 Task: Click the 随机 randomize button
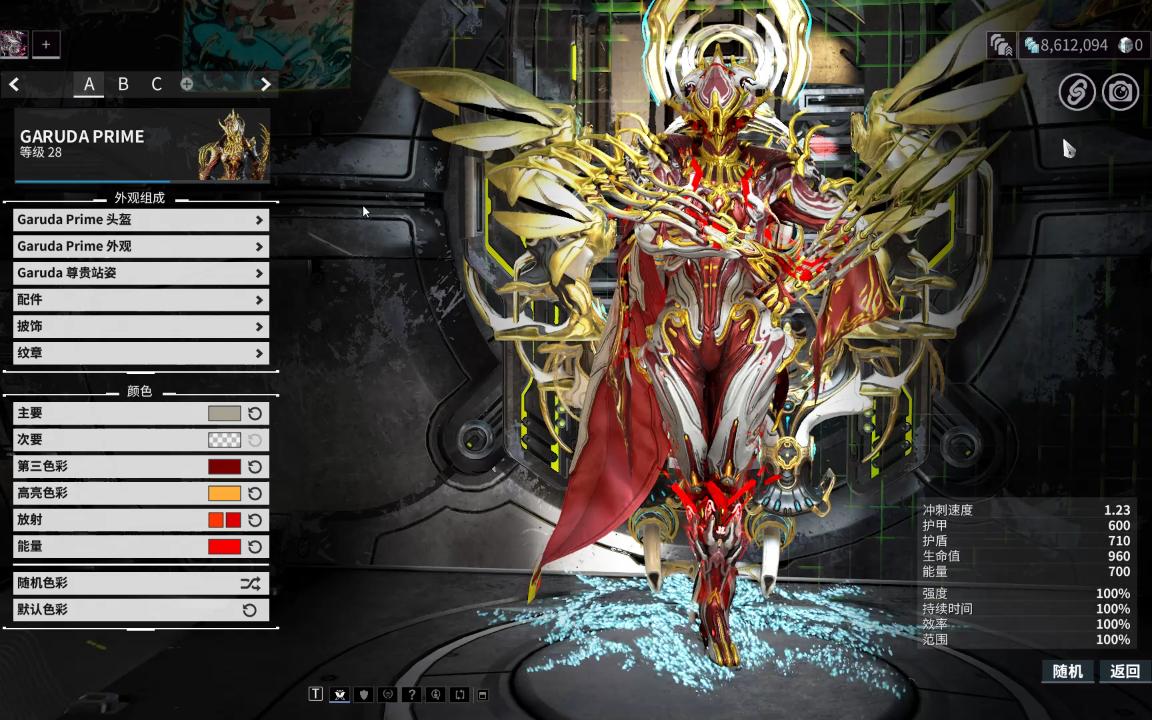(x=1067, y=671)
